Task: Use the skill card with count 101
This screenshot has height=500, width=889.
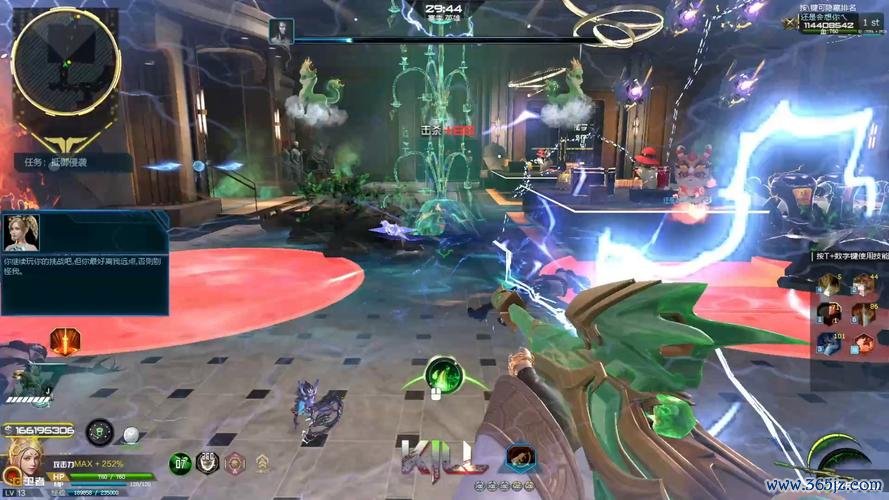Action: tap(828, 343)
